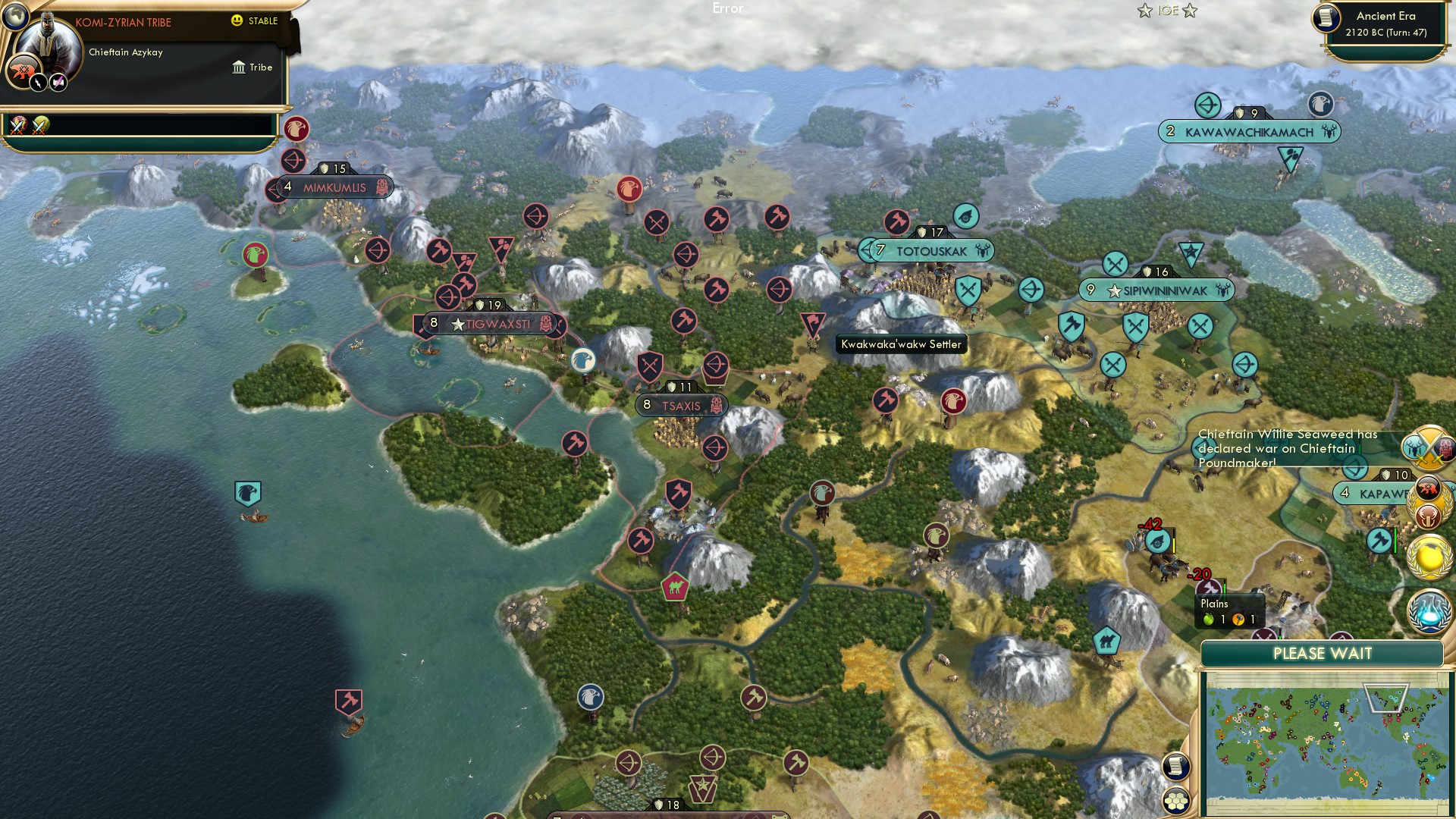Open the Economic Overview gold globe icon
The height and width of the screenshot is (819, 1456).
click(x=1429, y=556)
